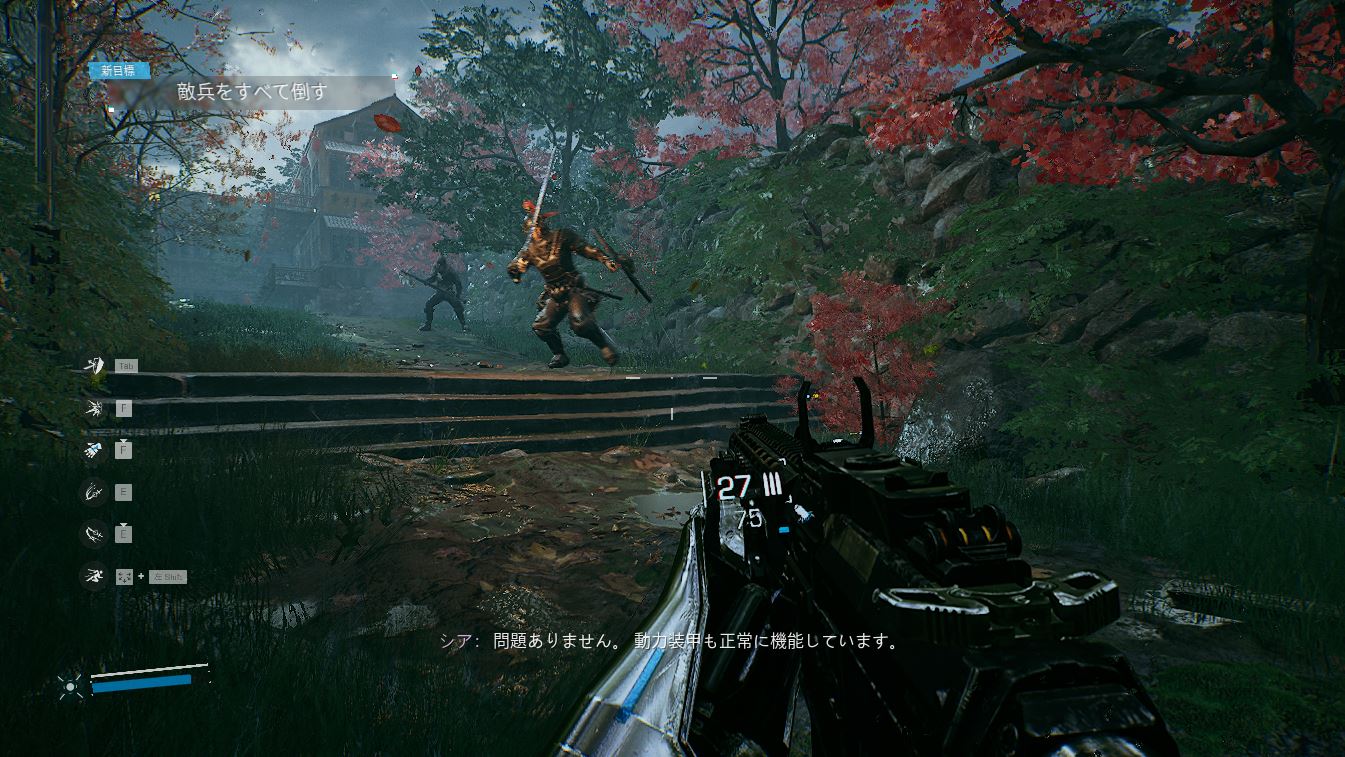Select the 新目標 new objective tag

(x=119, y=71)
